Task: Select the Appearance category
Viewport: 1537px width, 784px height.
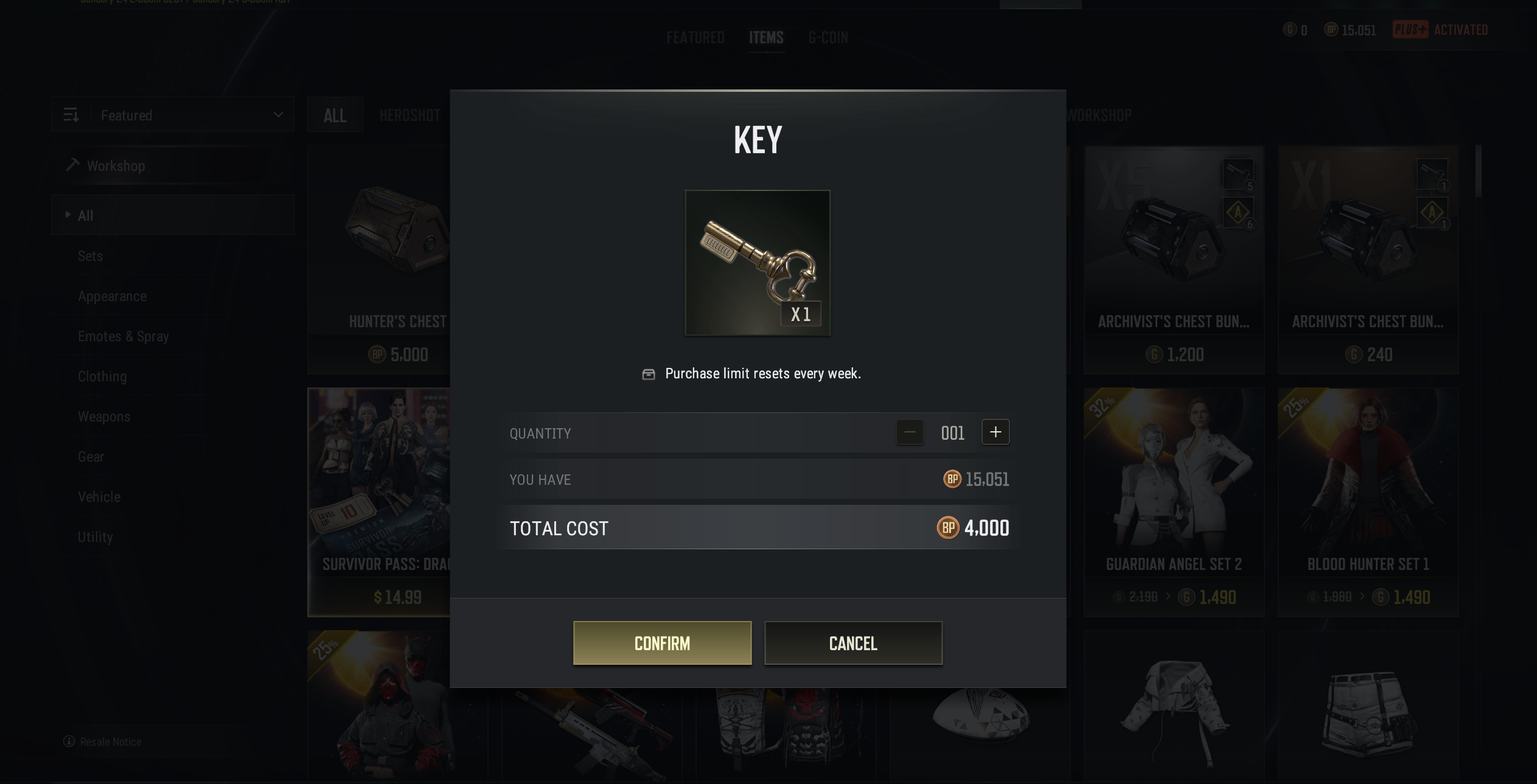Action: tap(112, 296)
